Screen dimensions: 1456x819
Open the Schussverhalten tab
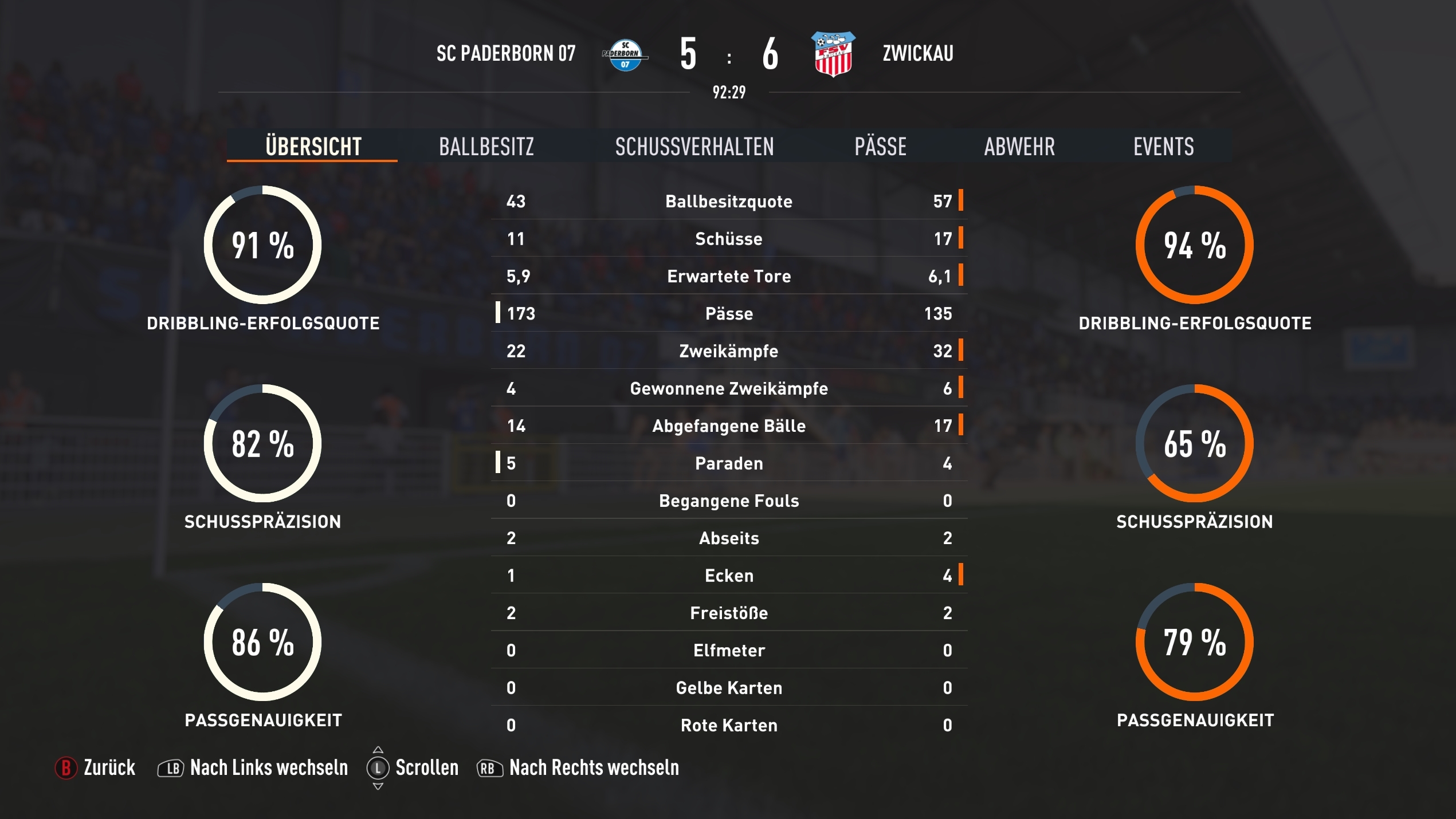tap(694, 147)
